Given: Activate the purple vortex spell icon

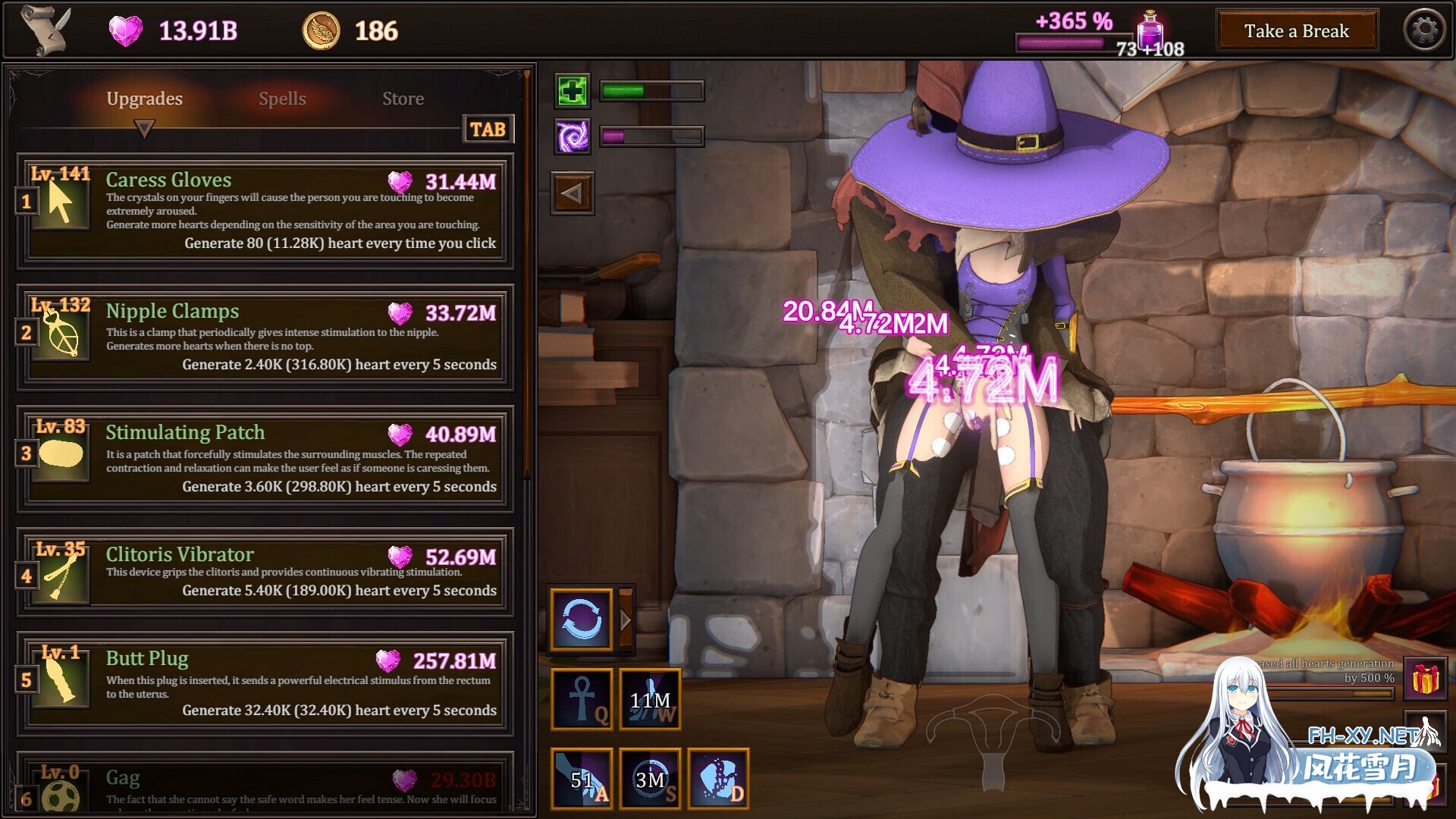Looking at the screenshot, I should point(572,137).
